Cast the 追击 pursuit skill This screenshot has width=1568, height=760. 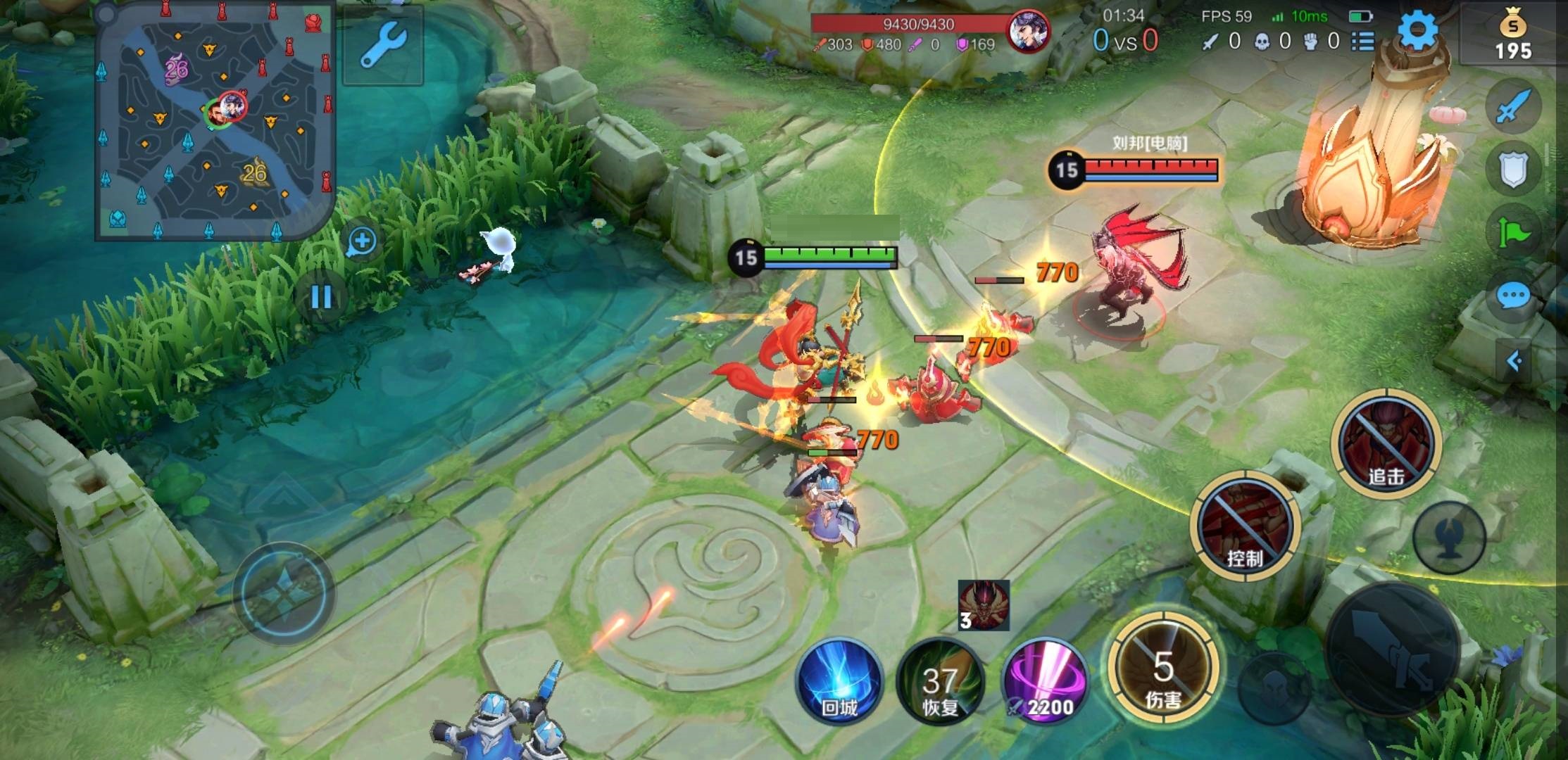tap(1386, 444)
